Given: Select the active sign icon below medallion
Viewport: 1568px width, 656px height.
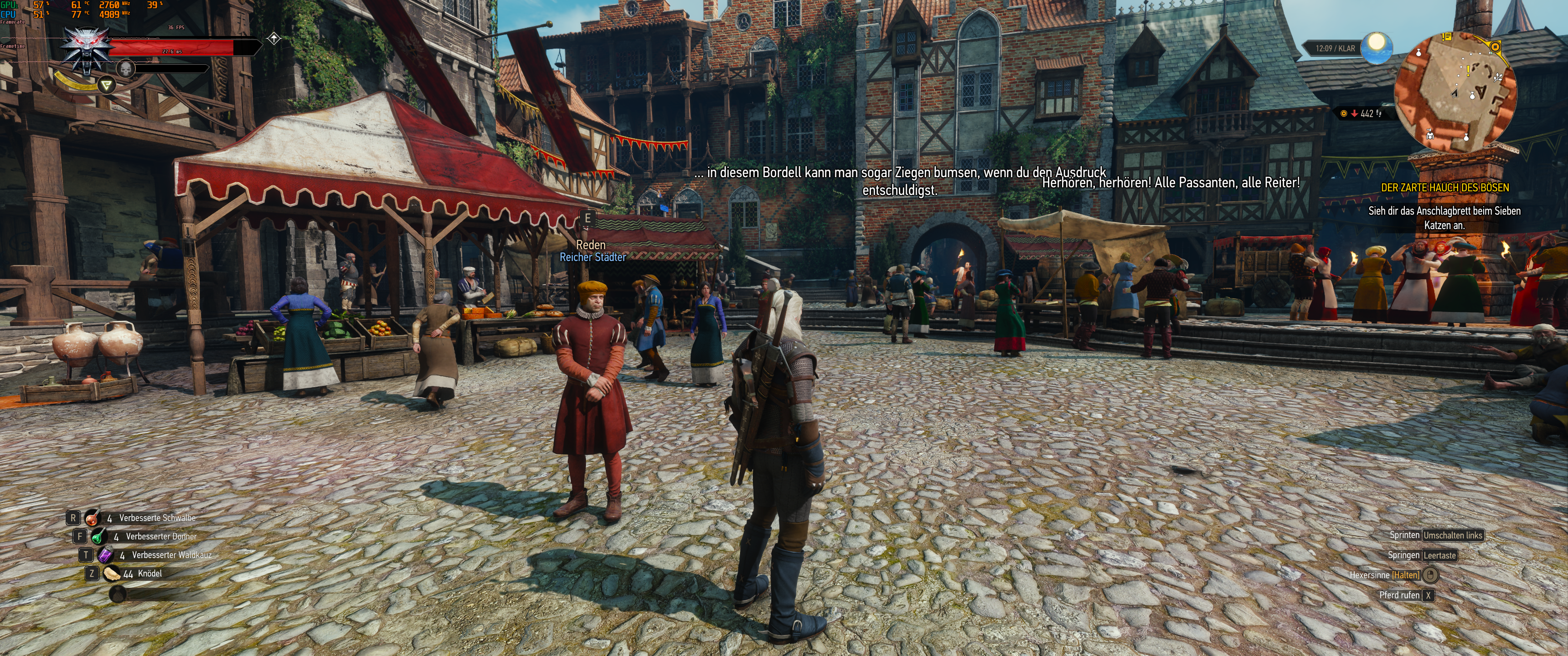Looking at the screenshot, I should pos(107,85).
